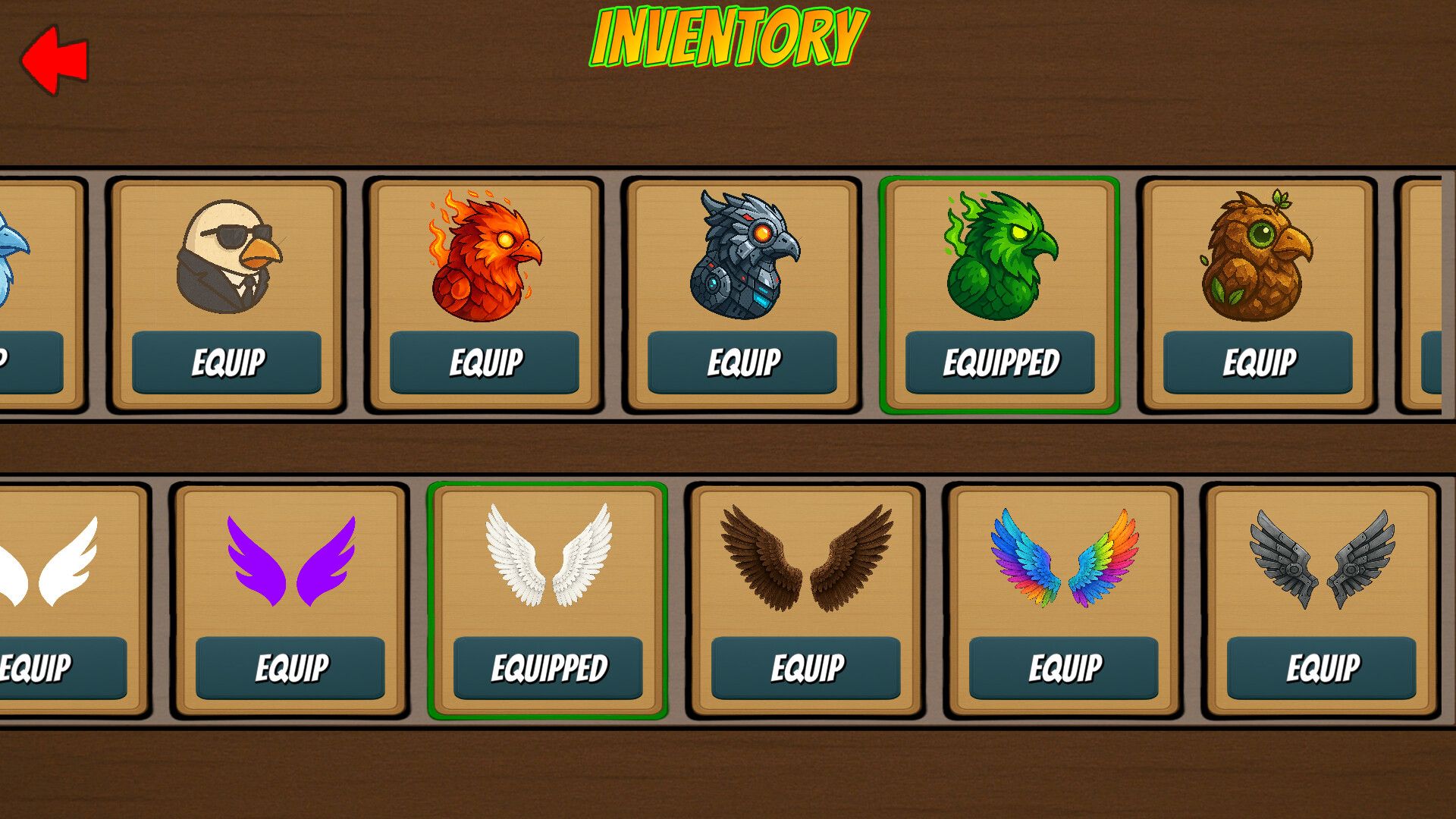Select the brown wings thumbnail

point(807,559)
